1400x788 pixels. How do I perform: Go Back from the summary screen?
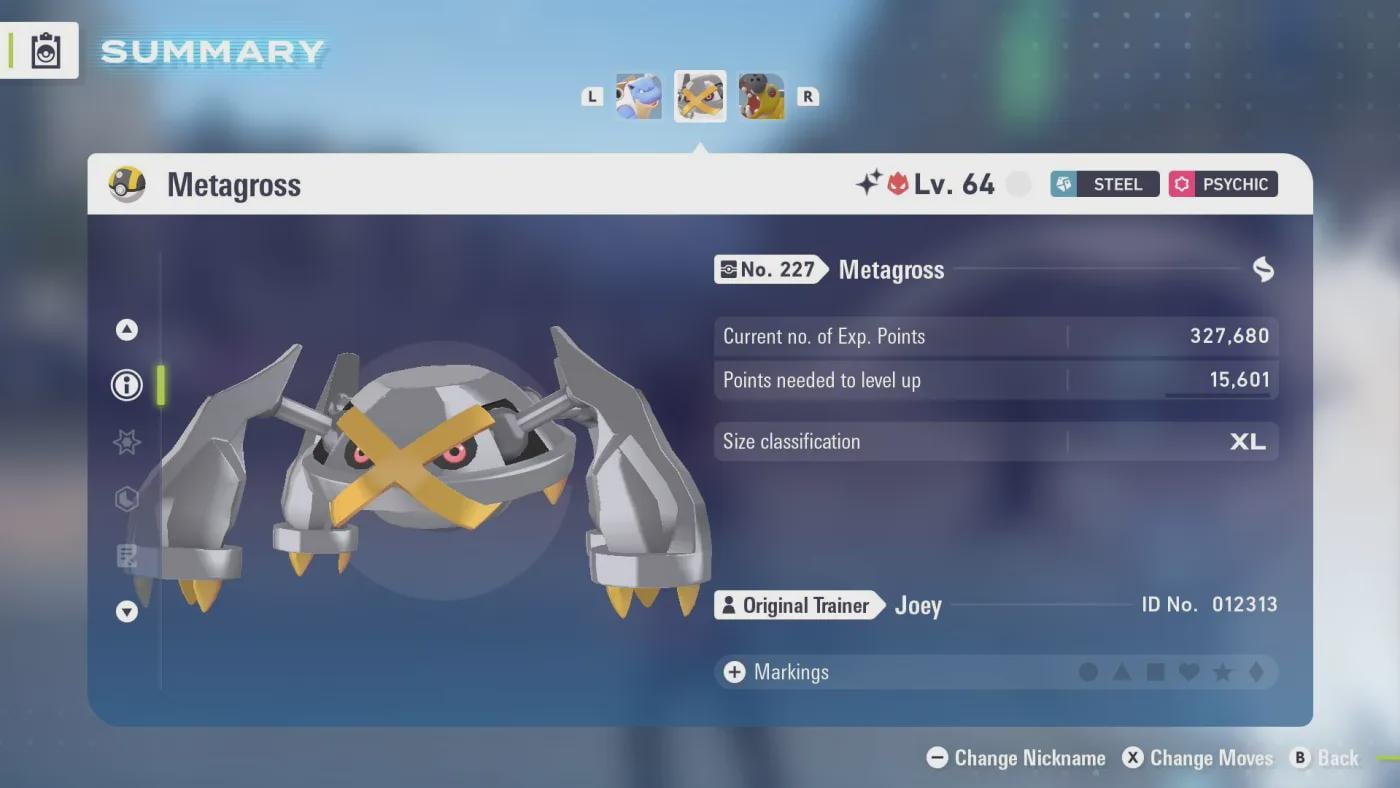(1325, 758)
